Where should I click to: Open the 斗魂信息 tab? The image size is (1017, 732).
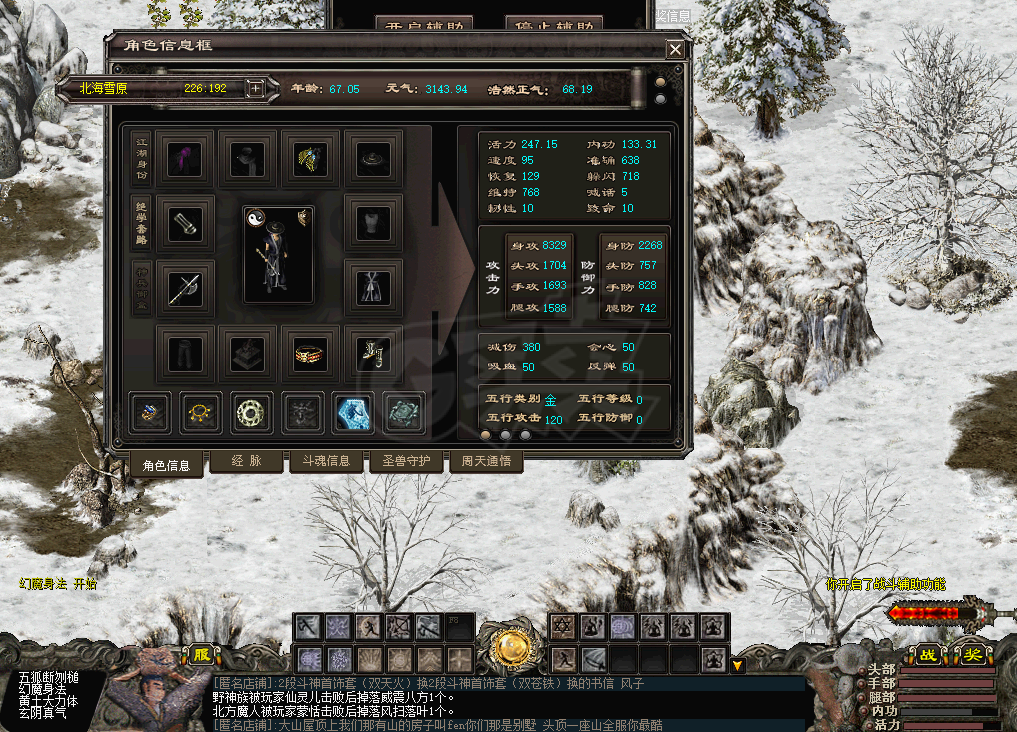tap(319, 461)
